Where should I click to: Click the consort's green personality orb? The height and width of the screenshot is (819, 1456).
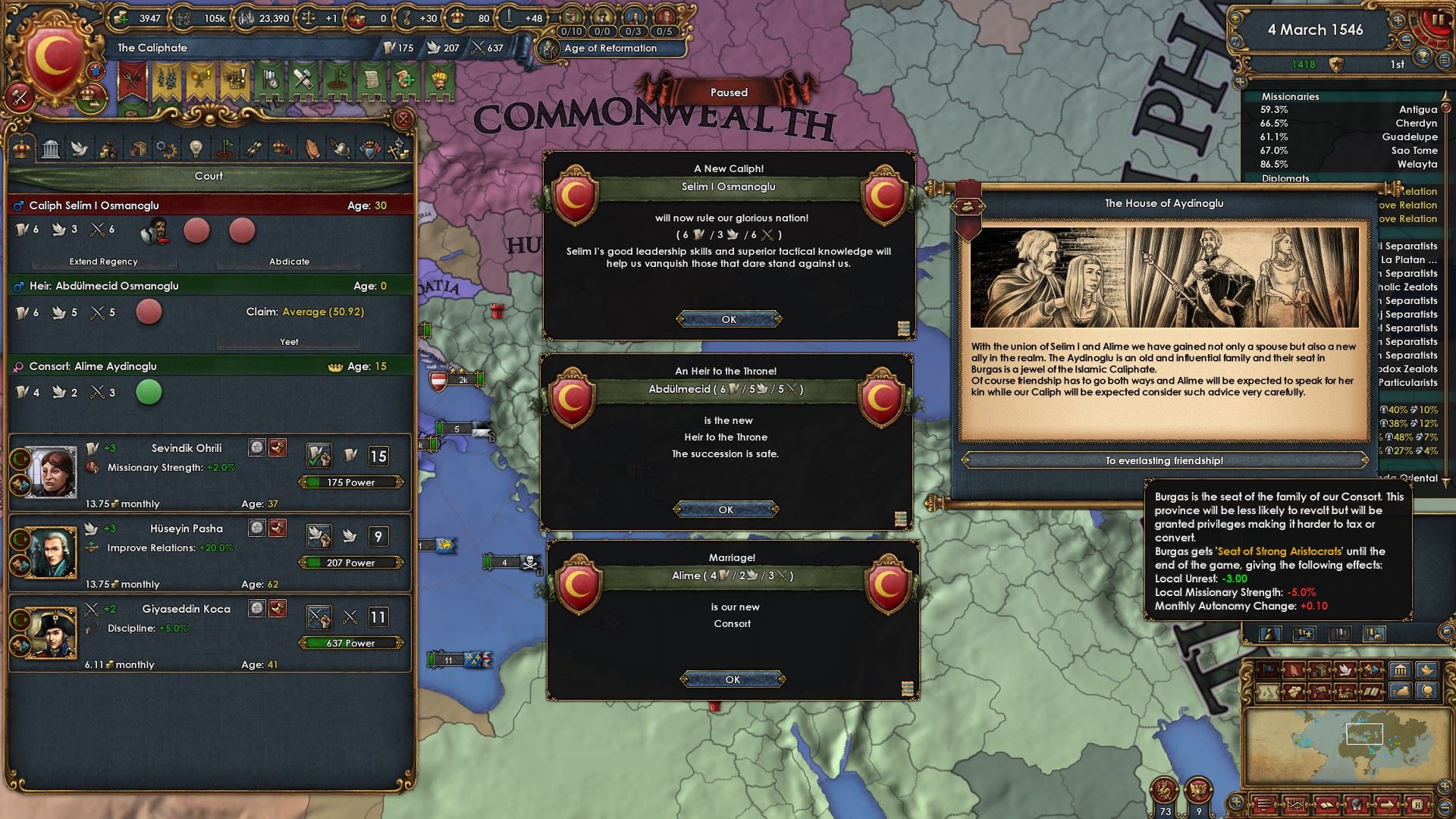coord(149,392)
